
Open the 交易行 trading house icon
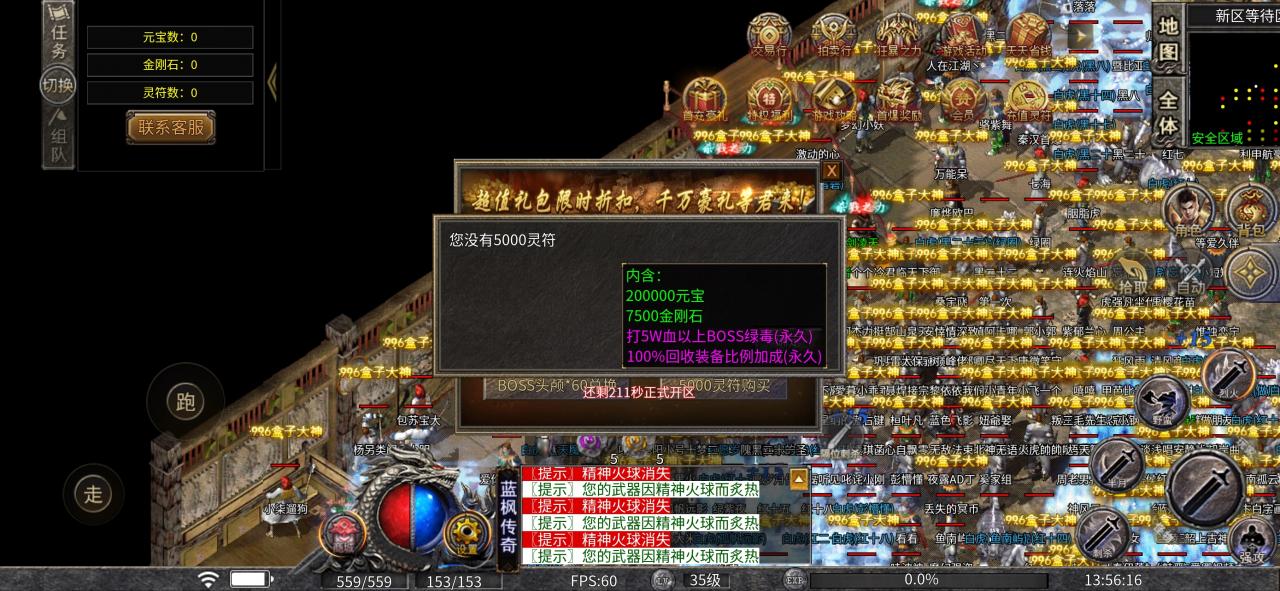[768, 34]
